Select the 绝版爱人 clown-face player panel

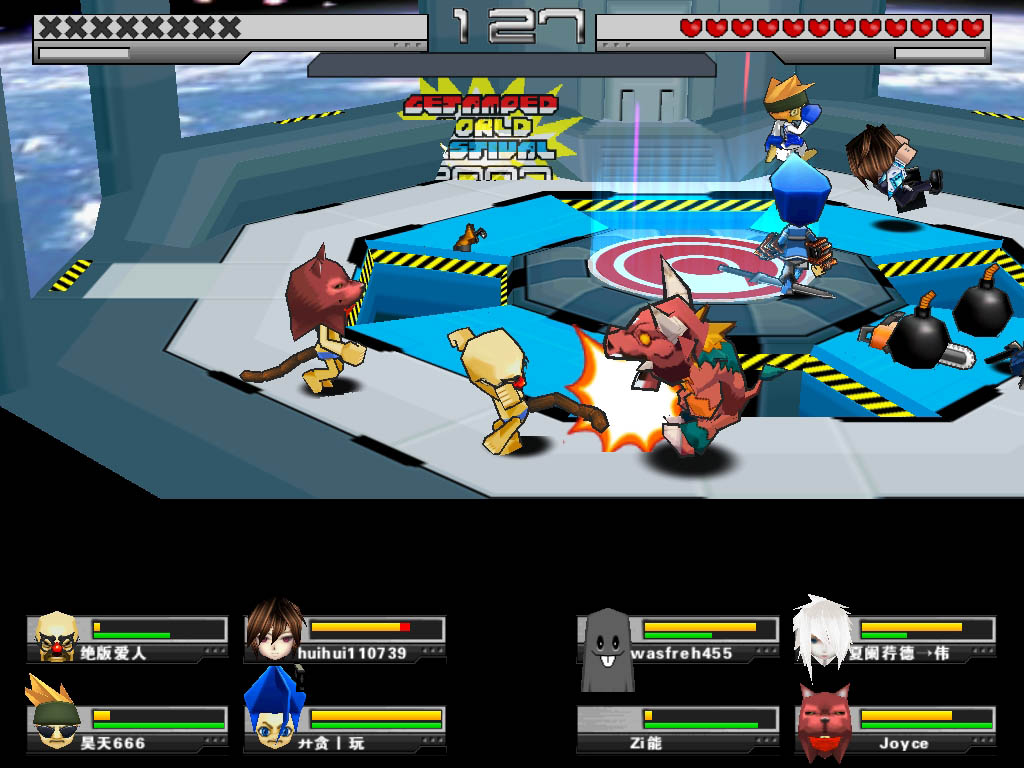point(127,639)
